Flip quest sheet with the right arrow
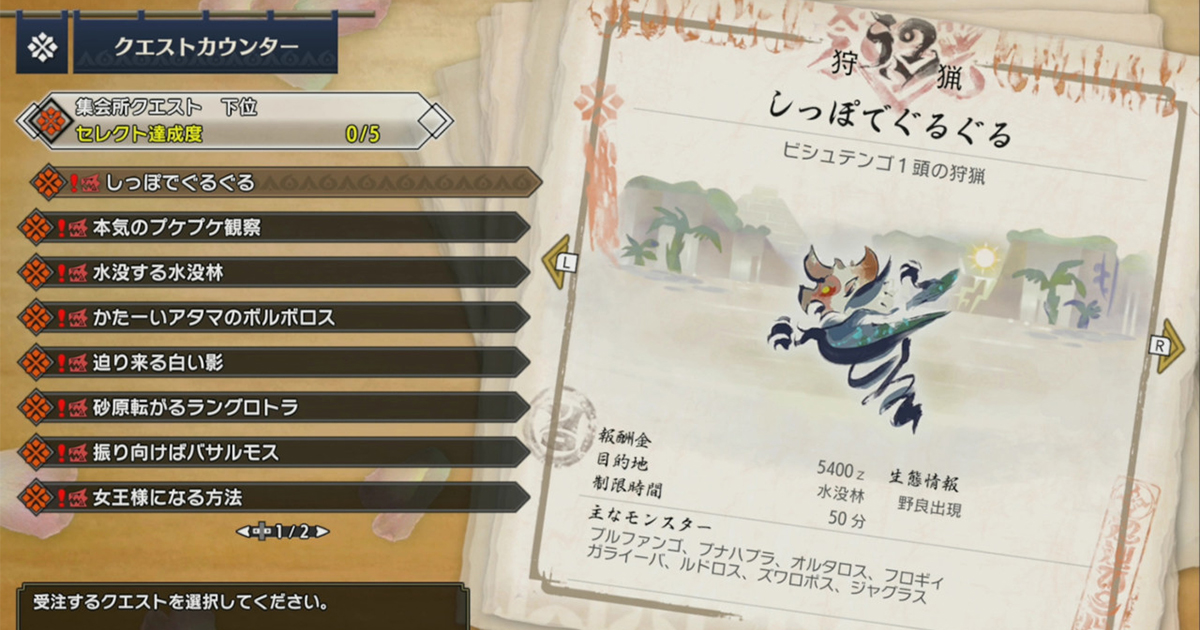The image size is (1200, 630). 1168,346
